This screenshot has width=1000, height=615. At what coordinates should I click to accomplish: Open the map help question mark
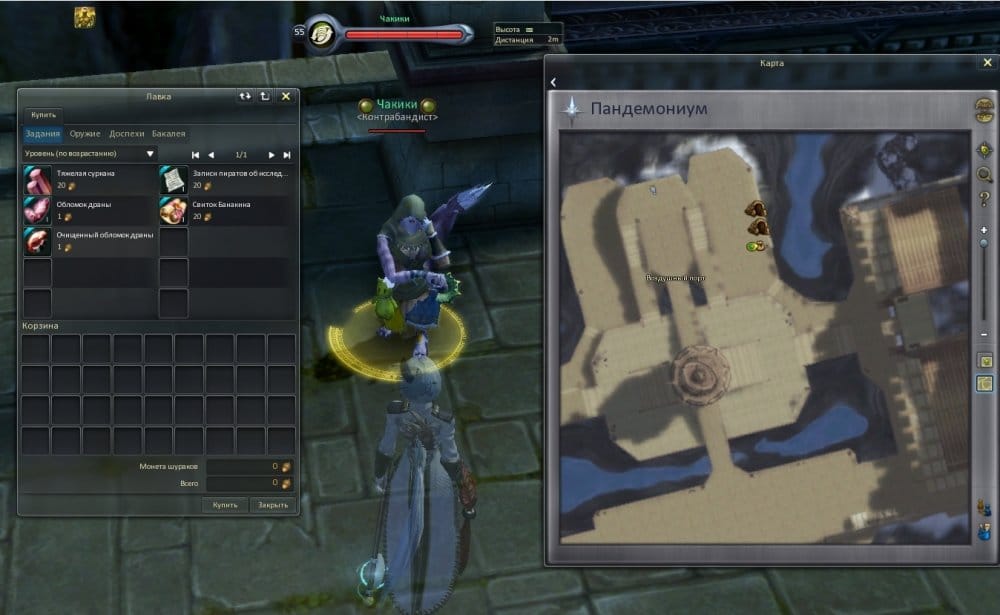click(x=985, y=199)
